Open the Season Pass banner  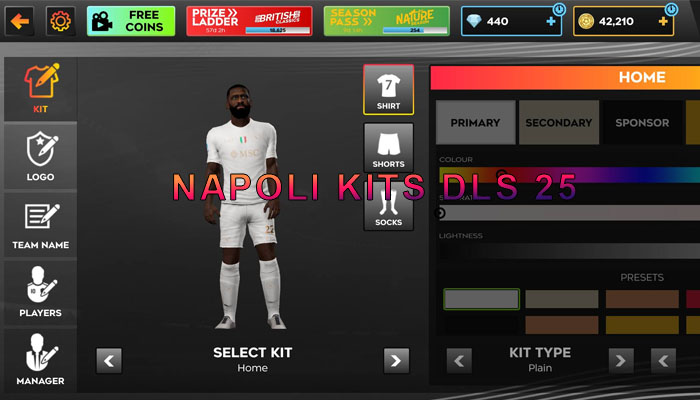coord(386,20)
